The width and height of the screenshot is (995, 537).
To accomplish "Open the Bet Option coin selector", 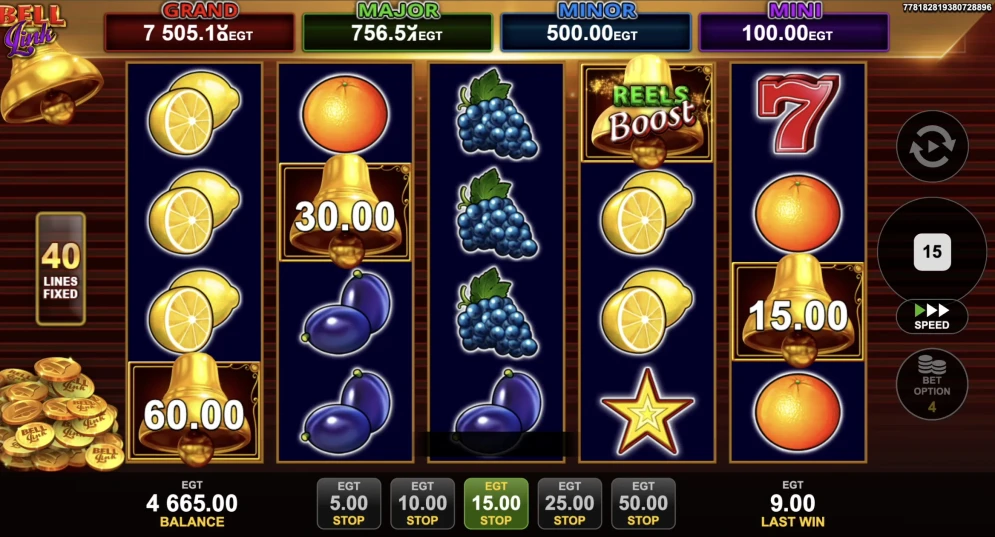I will (x=932, y=384).
